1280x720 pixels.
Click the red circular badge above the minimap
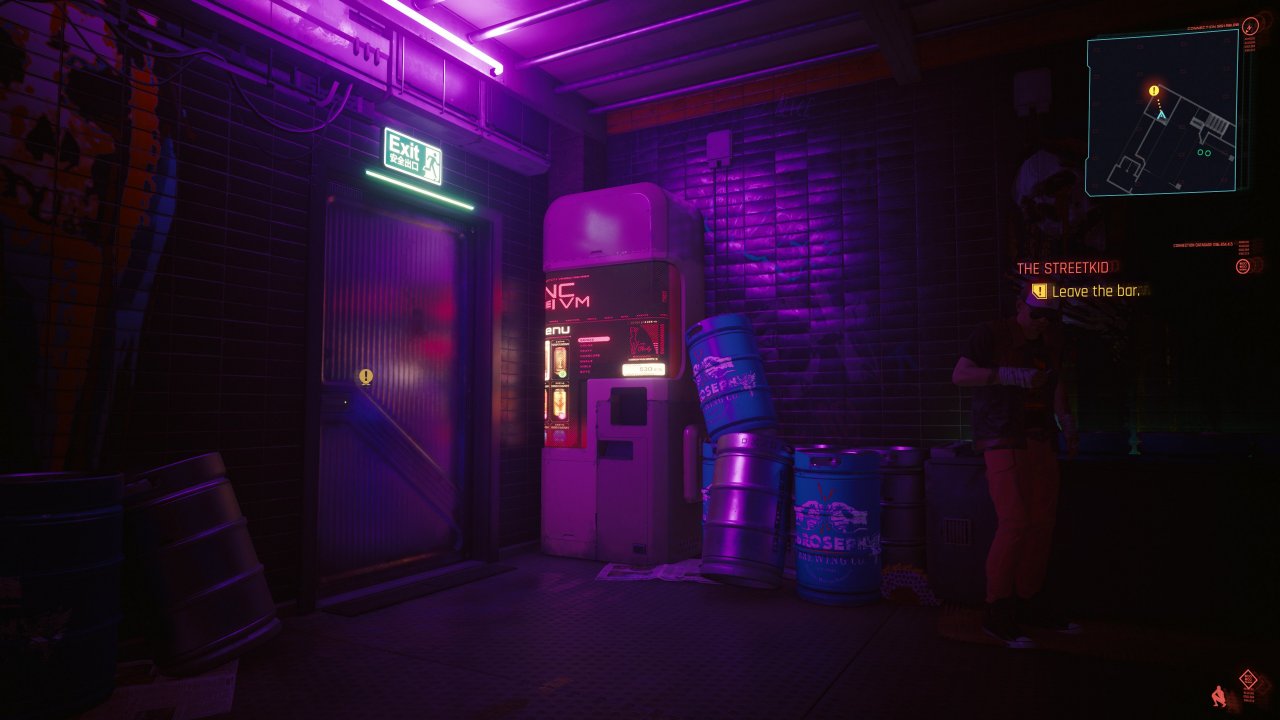(1250, 26)
